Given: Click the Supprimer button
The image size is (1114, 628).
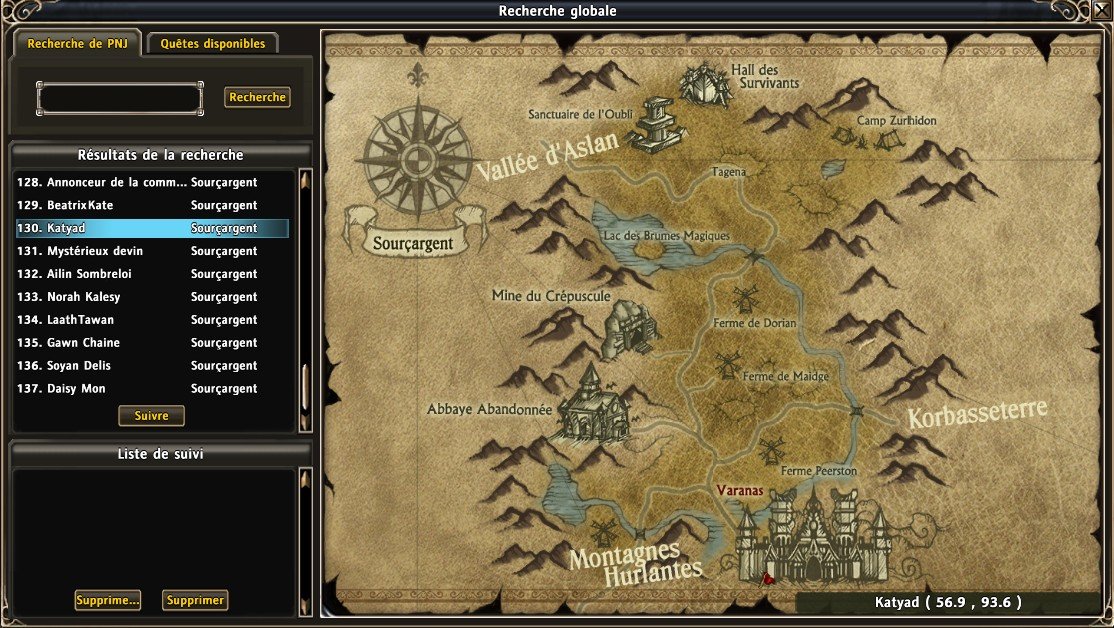Looking at the screenshot, I should point(195,601).
